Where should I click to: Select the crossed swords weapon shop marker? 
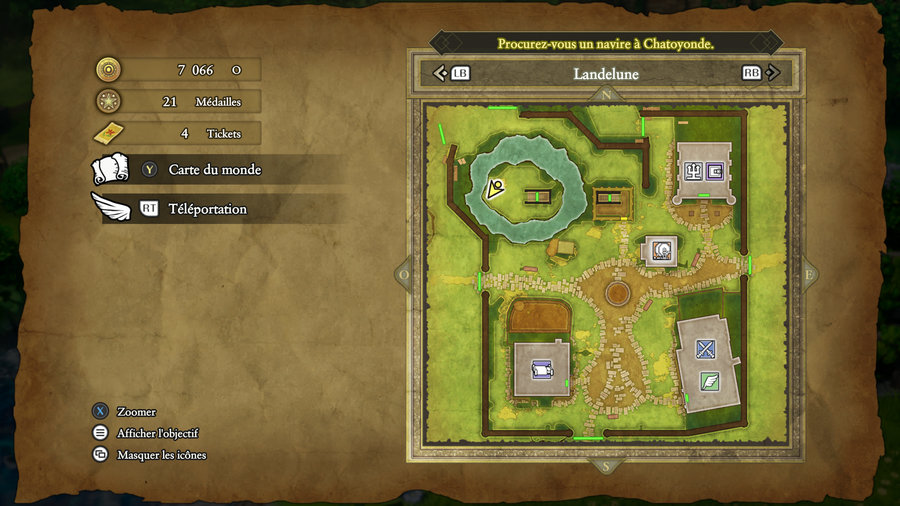coord(706,349)
